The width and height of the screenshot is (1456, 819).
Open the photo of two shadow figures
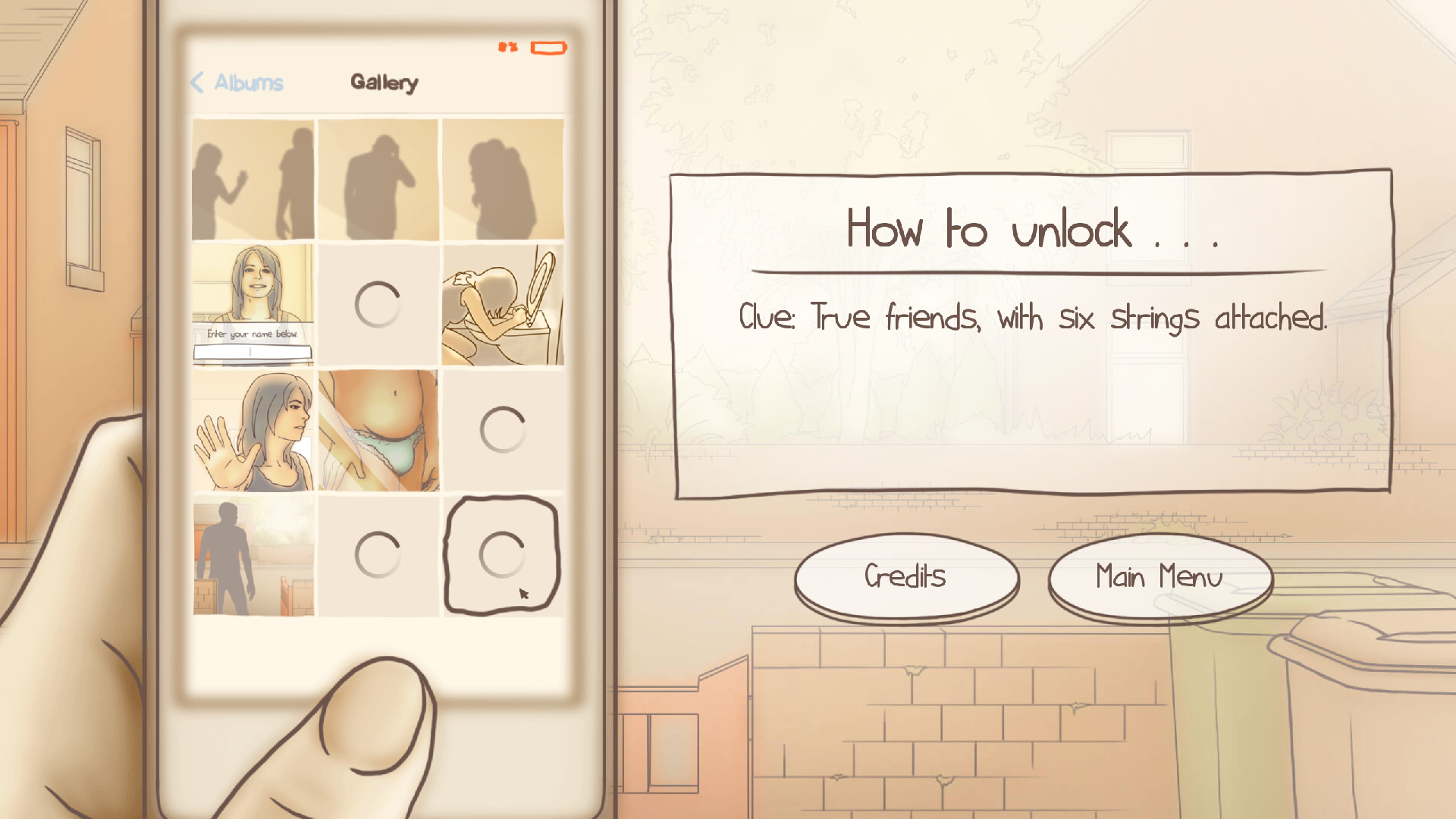tap(253, 176)
